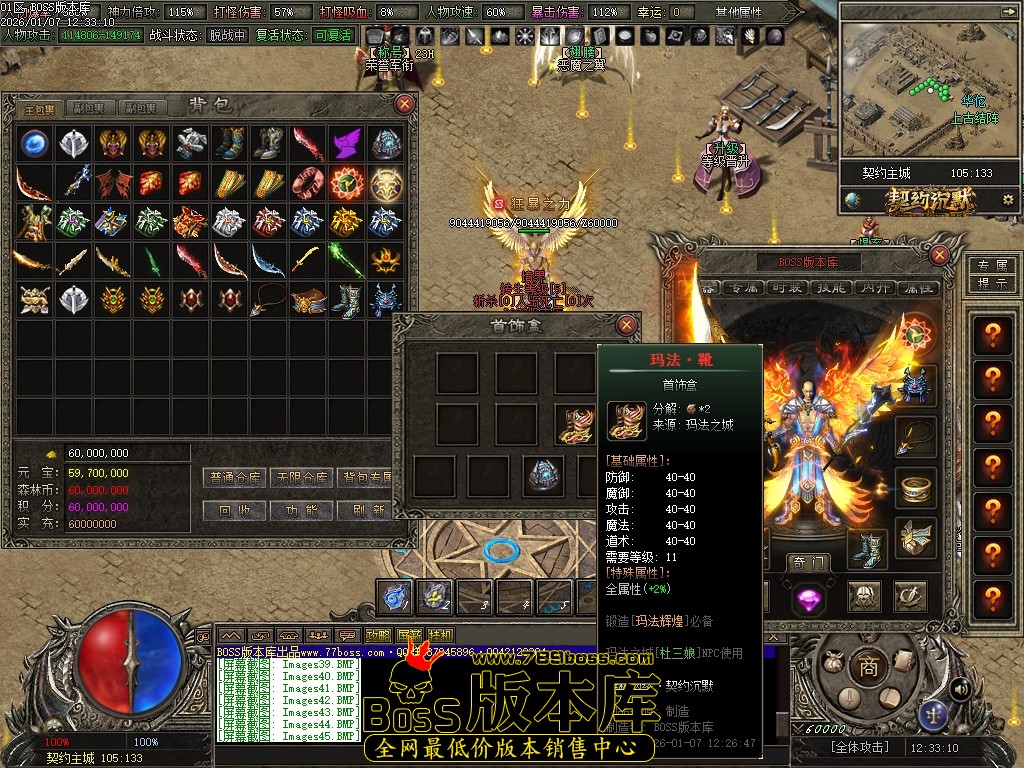Open the 功能 function menu

(x=302, y=510)
